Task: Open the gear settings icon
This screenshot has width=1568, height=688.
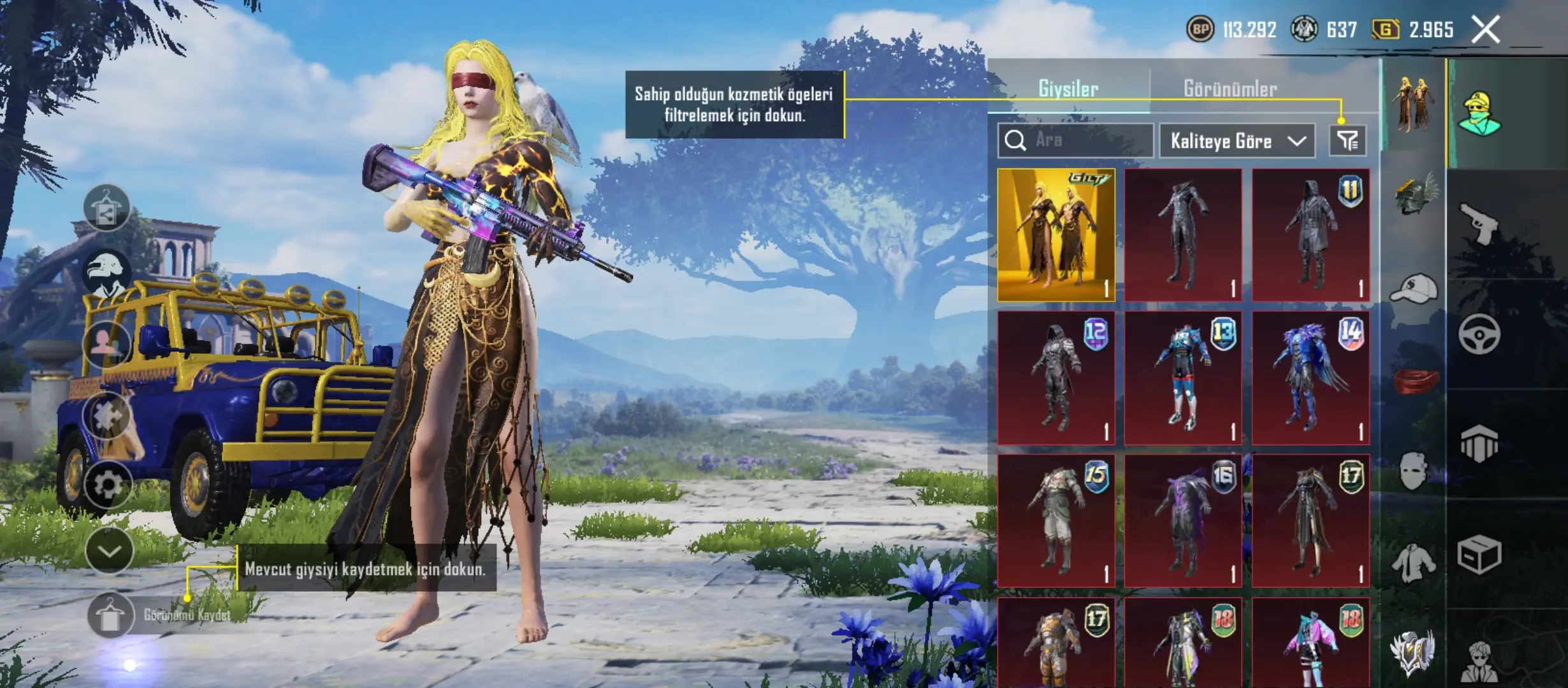Action: 108,485
